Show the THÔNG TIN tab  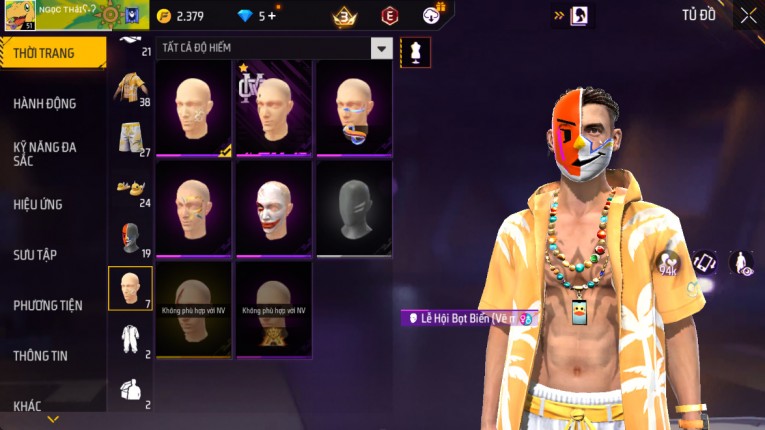point(41,355)
